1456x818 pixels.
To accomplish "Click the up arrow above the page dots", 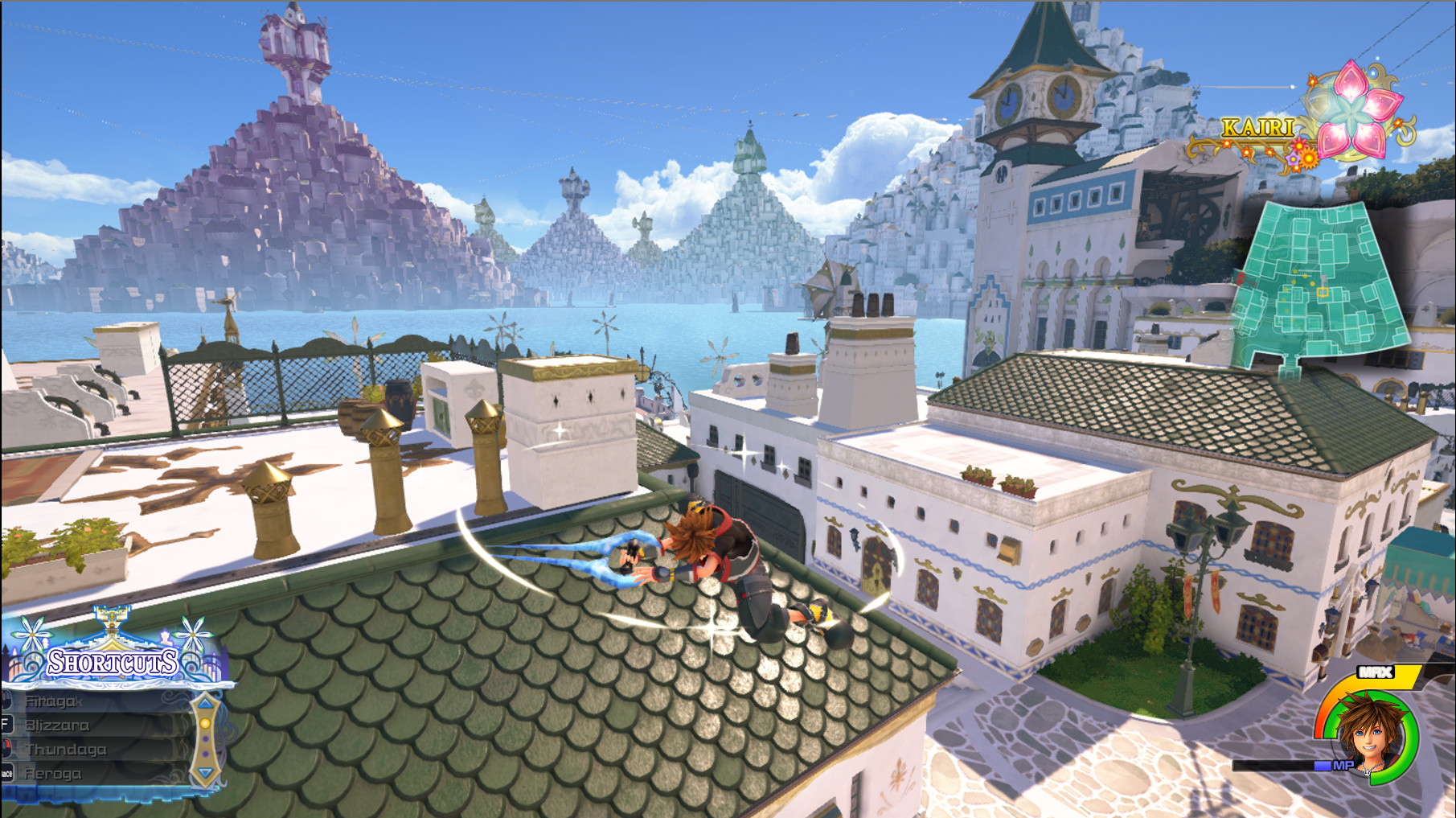I will tap(206, 703).
